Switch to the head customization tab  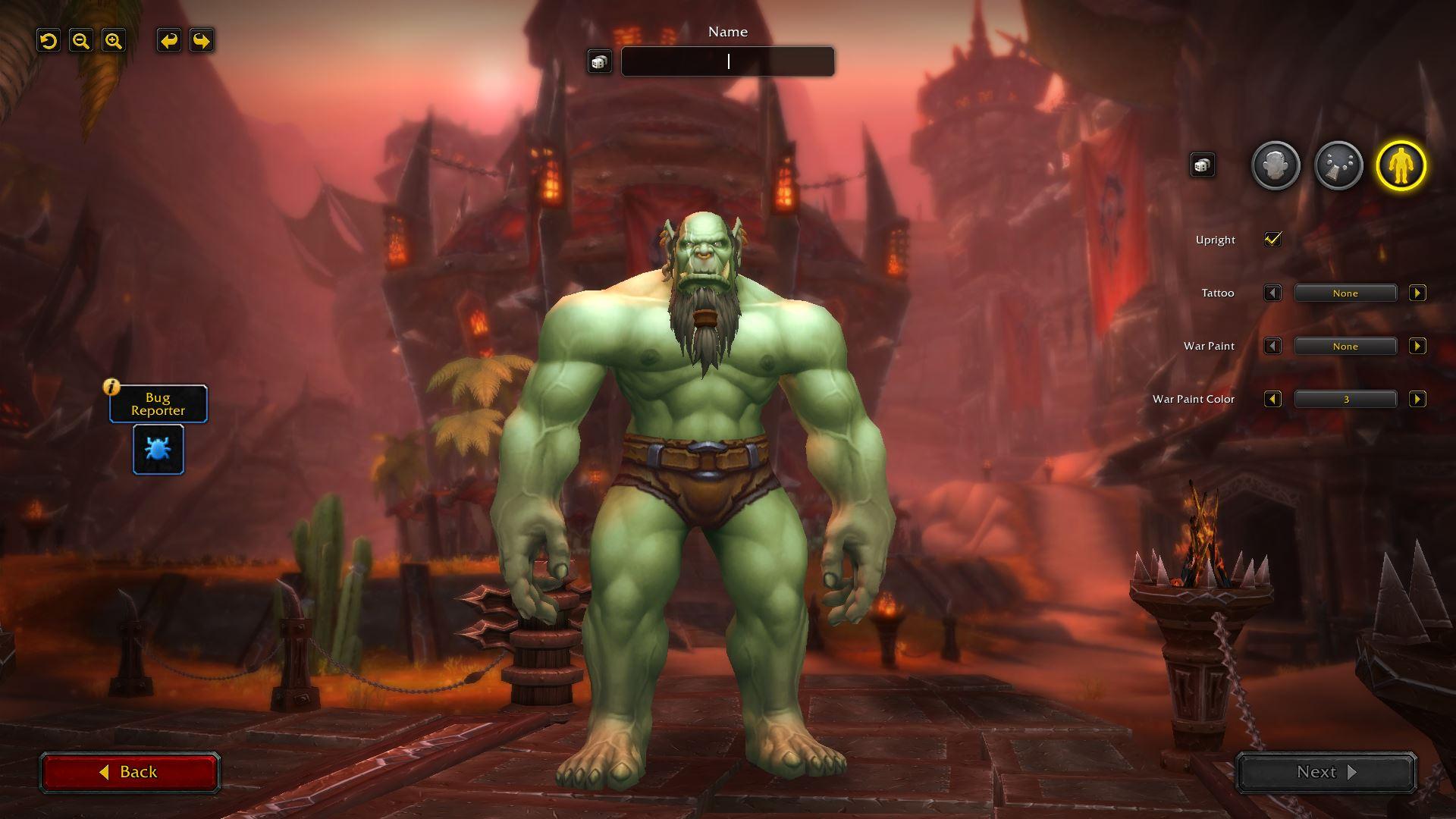pyautogui.click(x=1275, y=165)
